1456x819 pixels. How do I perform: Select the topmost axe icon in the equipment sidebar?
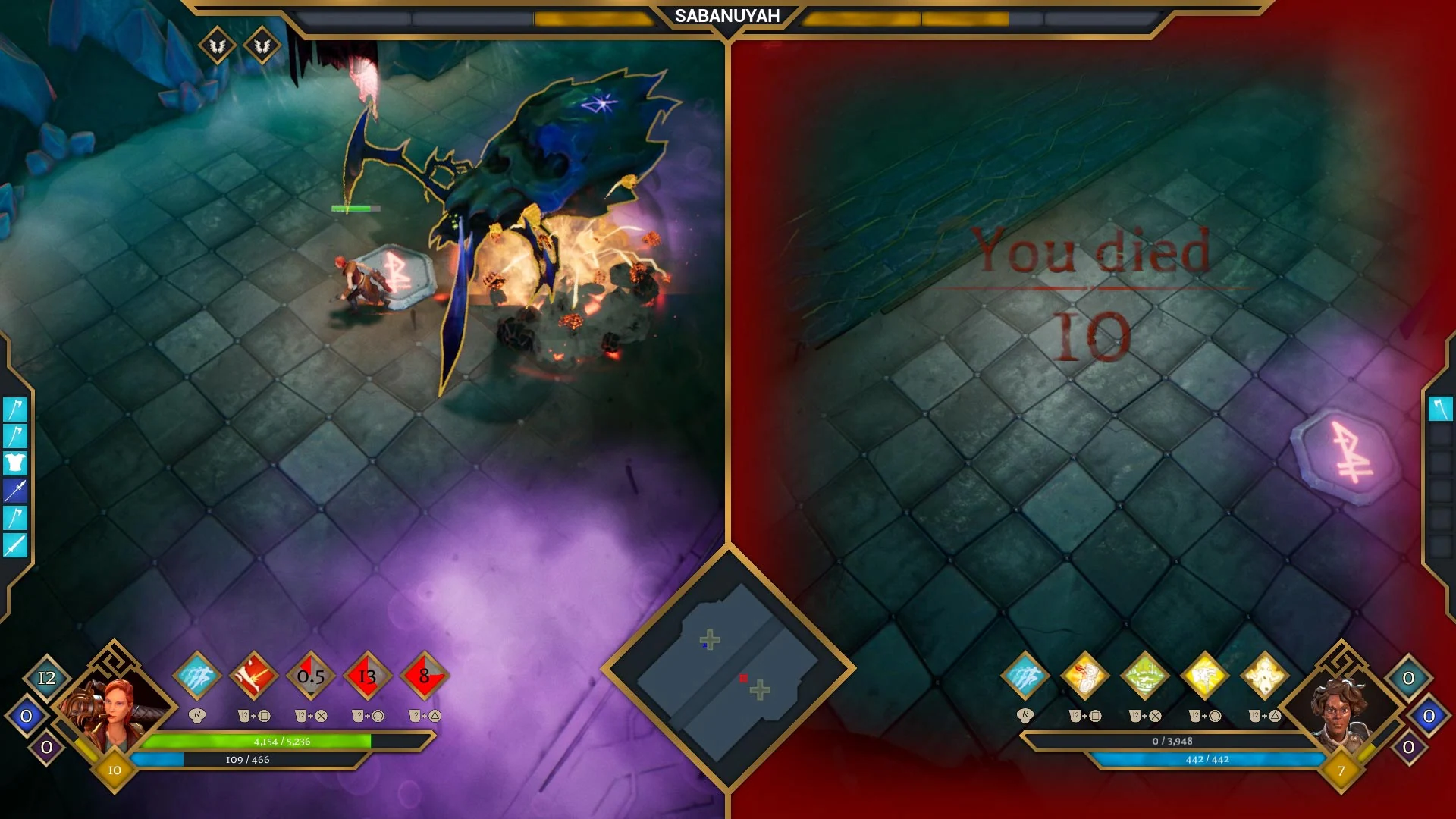(x=15, y=409)
